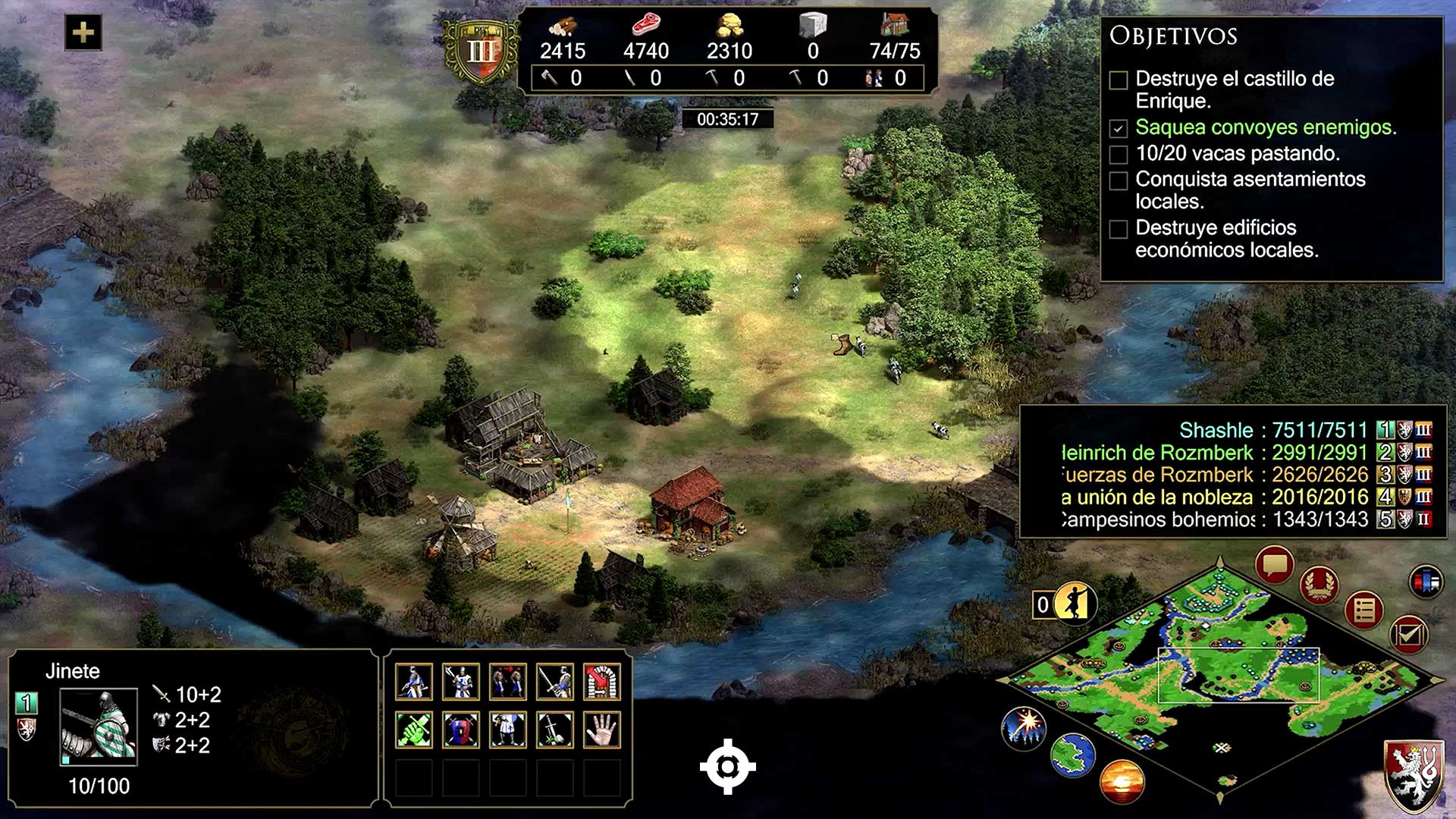1456x819 pixels.
Task: Select the Jinete unit portrait
Action: tap(99, 726)
